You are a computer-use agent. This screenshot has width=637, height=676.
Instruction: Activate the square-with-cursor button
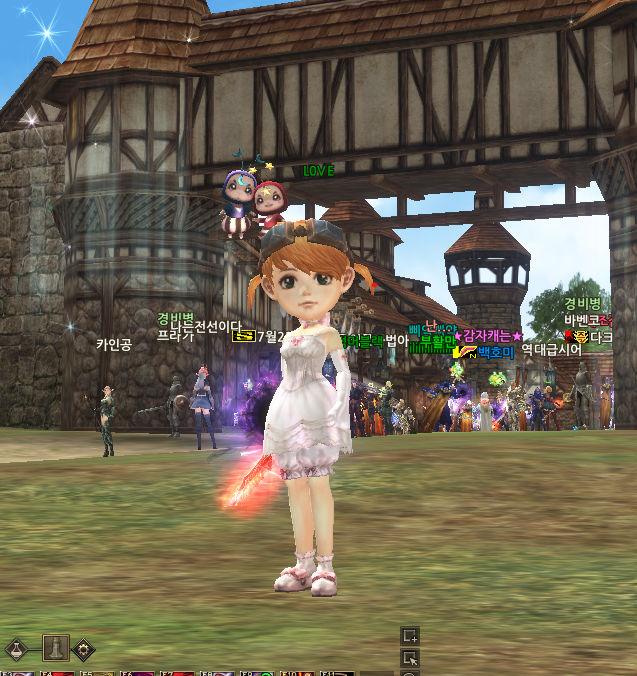[409, 657]
